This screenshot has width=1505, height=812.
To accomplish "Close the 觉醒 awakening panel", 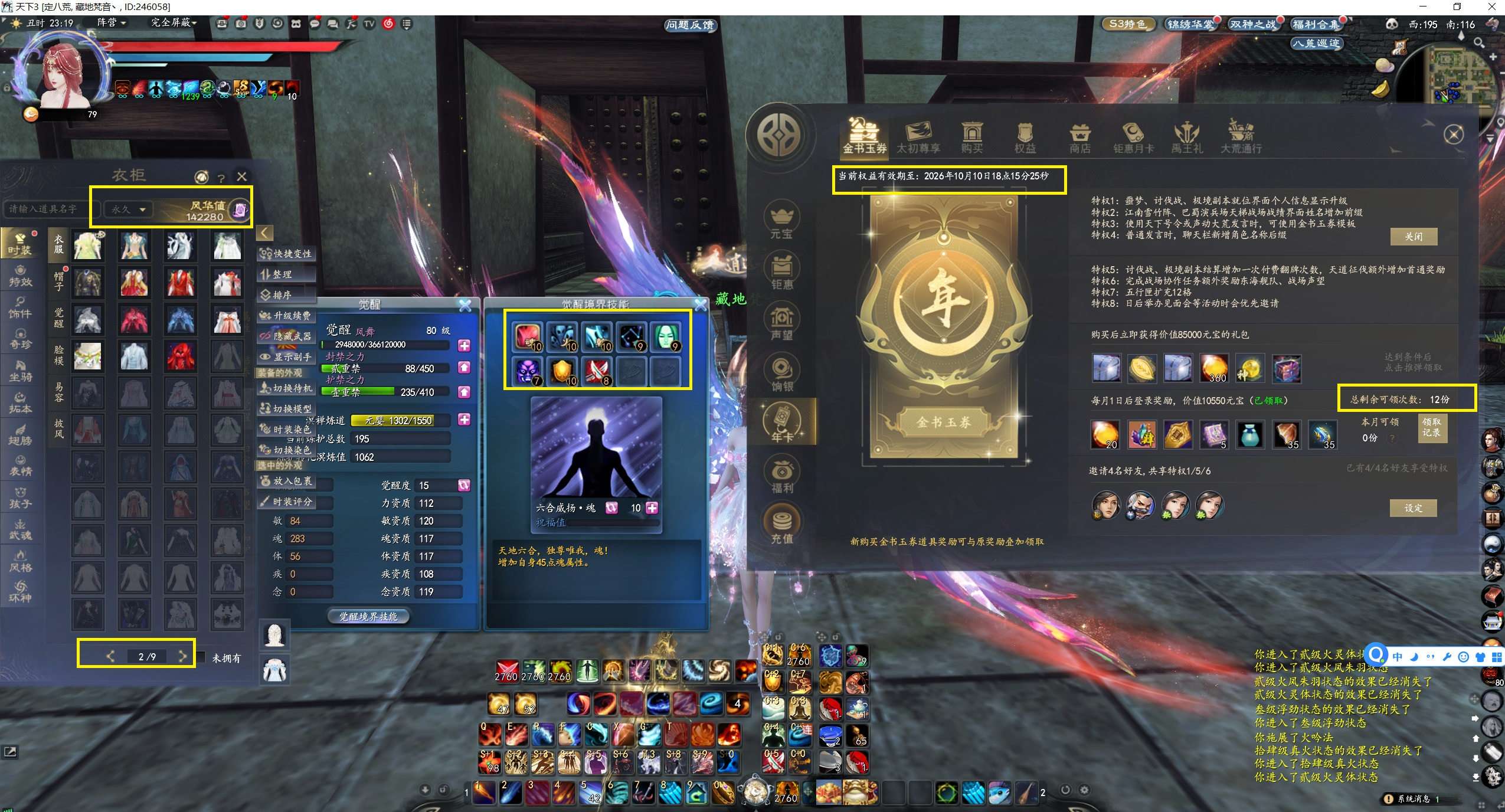I will (465, 305).
